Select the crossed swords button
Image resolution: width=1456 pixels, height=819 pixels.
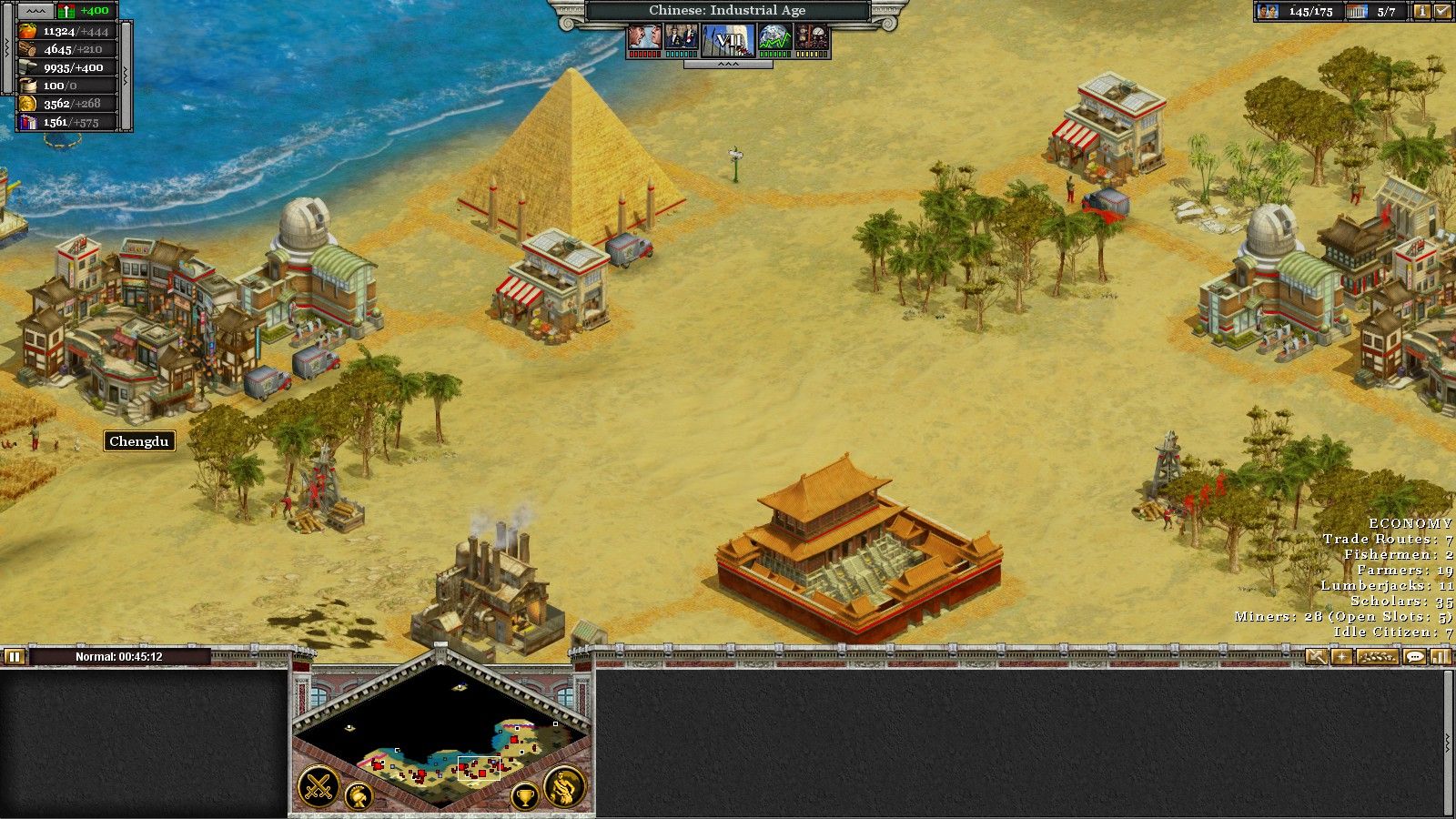pyautogui.click(x=319, y=787)
